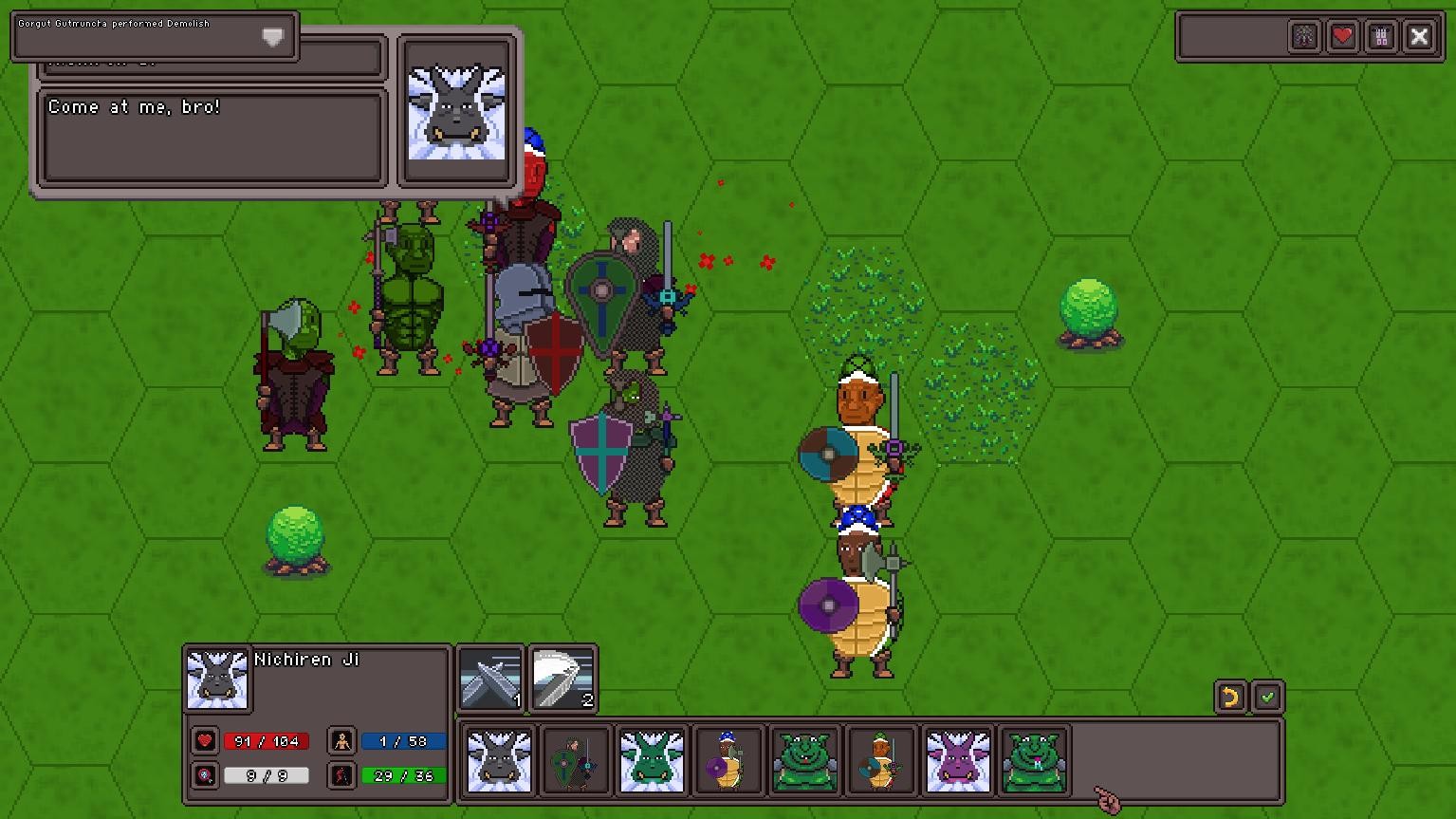Click the skill tree icon in top-right panel
Image resolution: width=1456 pixels, height=819 pixels.
(x=1305, y=36)
